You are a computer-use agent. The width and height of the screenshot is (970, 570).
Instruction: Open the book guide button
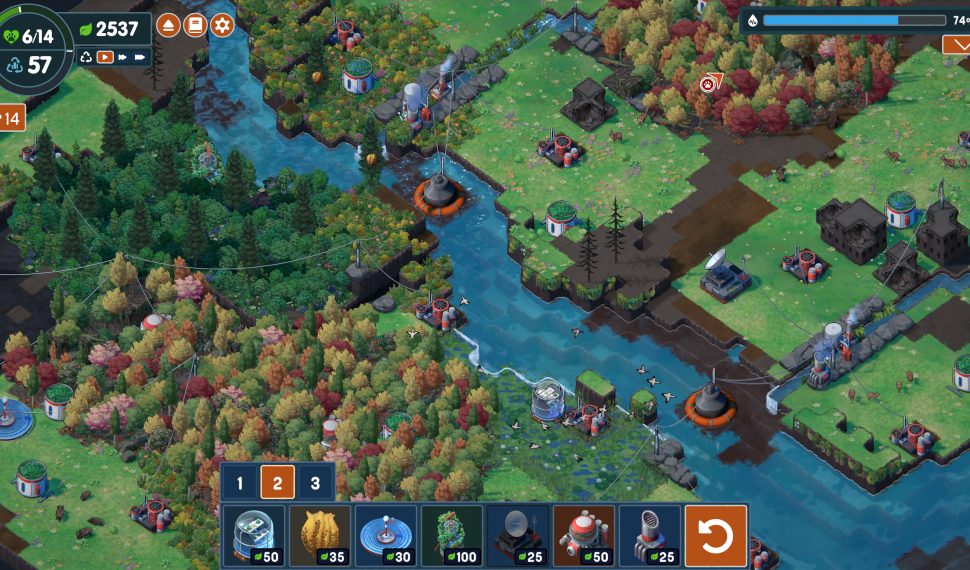click(195, 25)
